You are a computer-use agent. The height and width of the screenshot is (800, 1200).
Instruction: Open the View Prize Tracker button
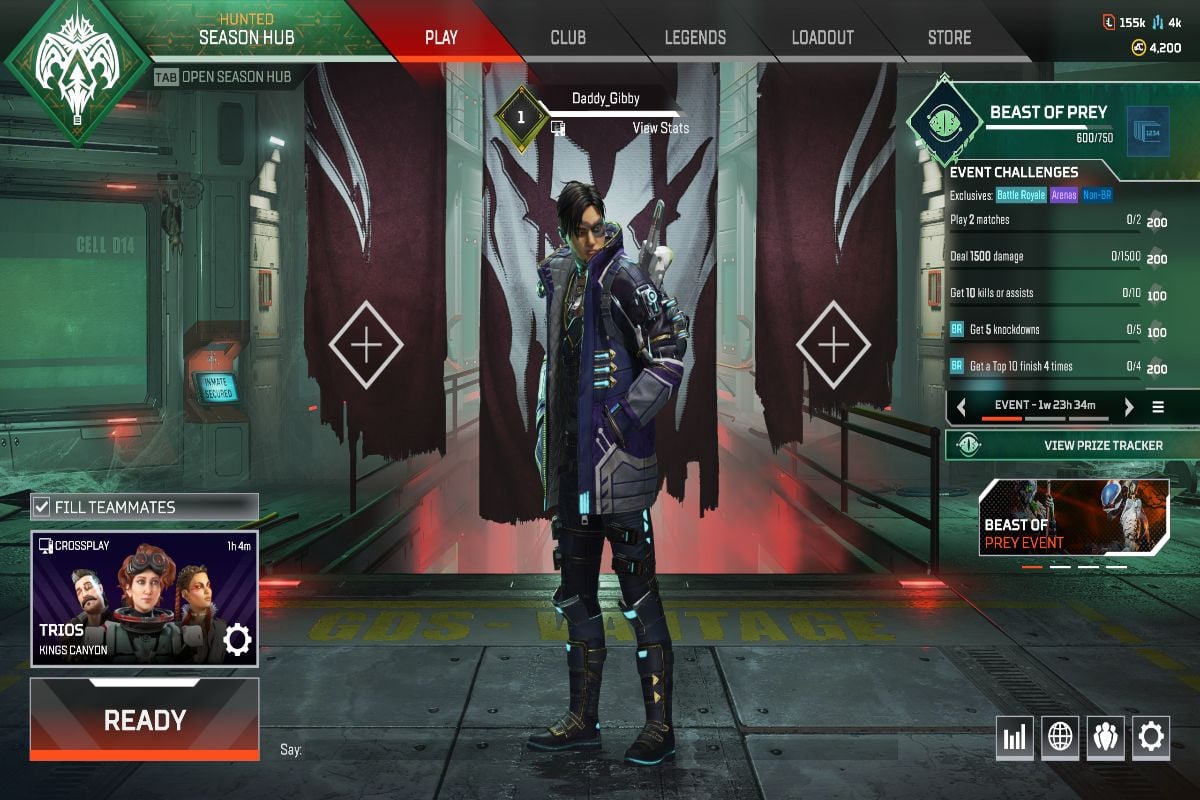(1072, 445)
